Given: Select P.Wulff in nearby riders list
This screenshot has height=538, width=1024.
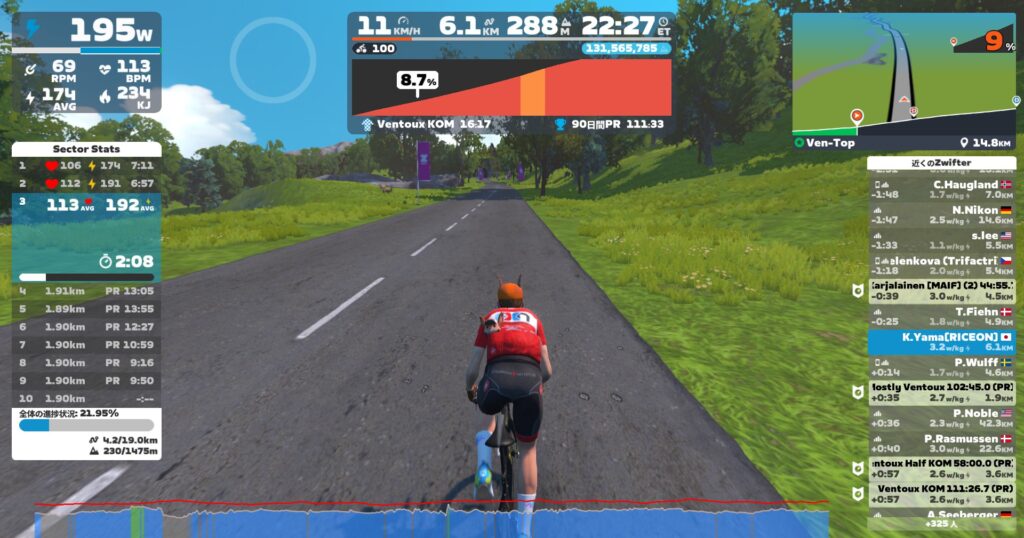Looking at the screenshot, I should pyautogui.click(x=942, y=367).
